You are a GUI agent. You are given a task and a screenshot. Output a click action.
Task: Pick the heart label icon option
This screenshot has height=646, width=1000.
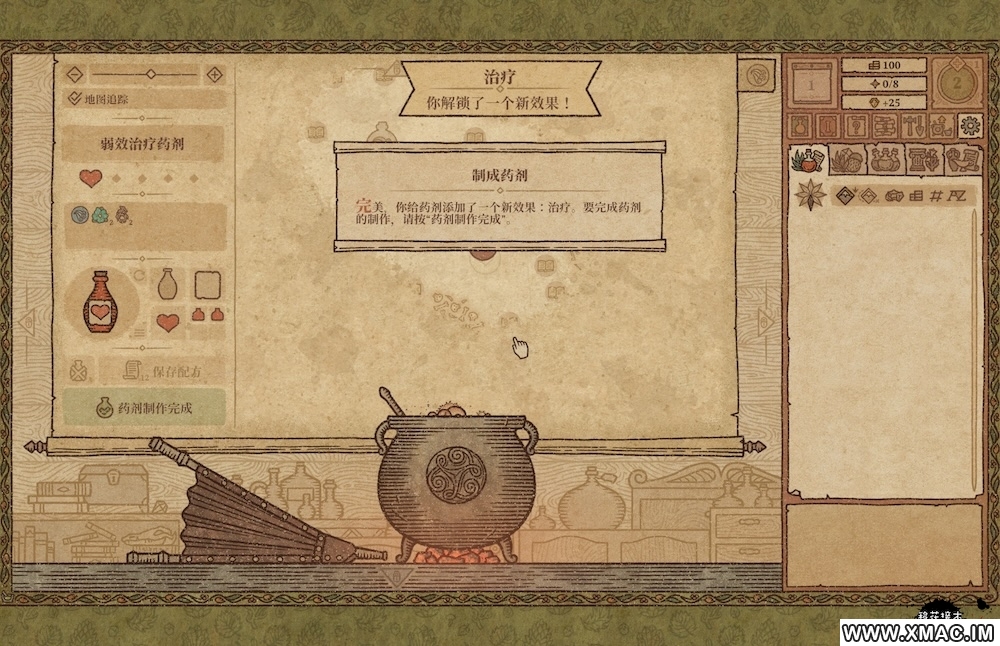(168, 322)
